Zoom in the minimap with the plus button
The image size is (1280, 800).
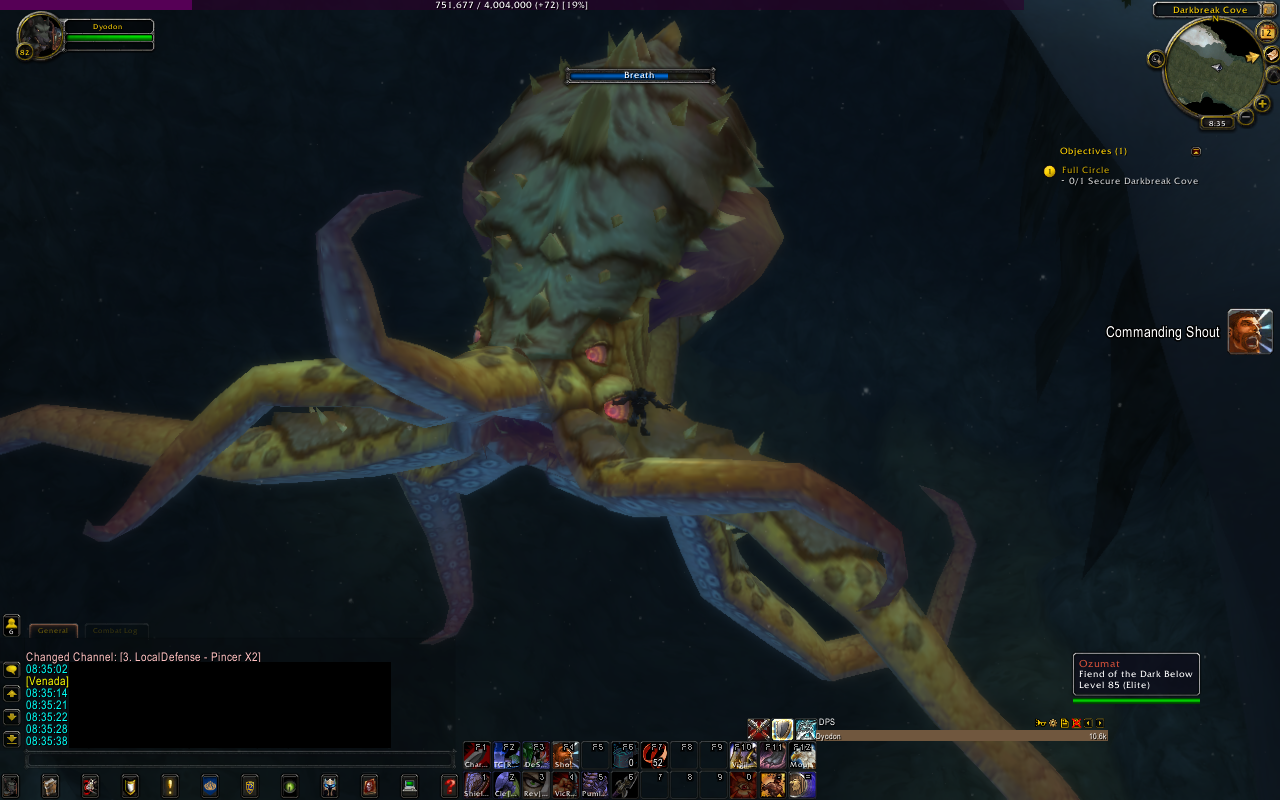(1262, 103)
